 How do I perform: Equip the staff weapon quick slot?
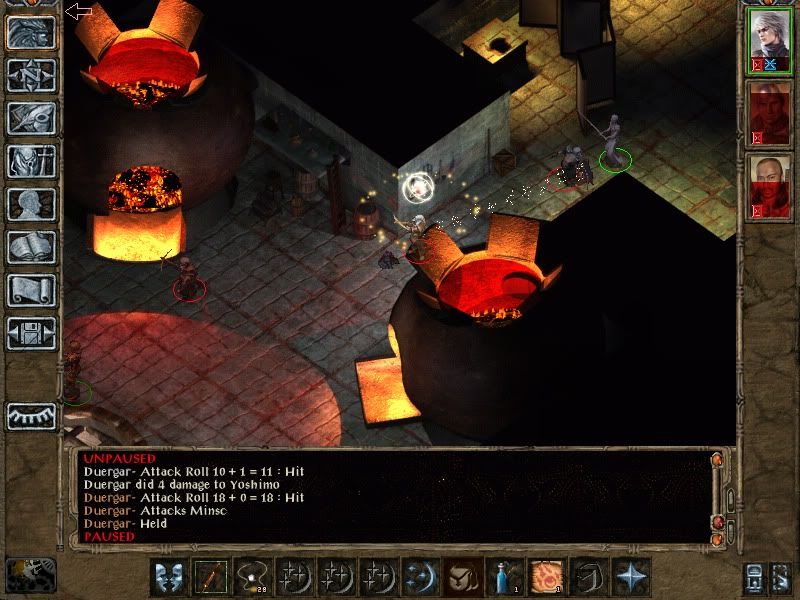[x=212, y=577]
